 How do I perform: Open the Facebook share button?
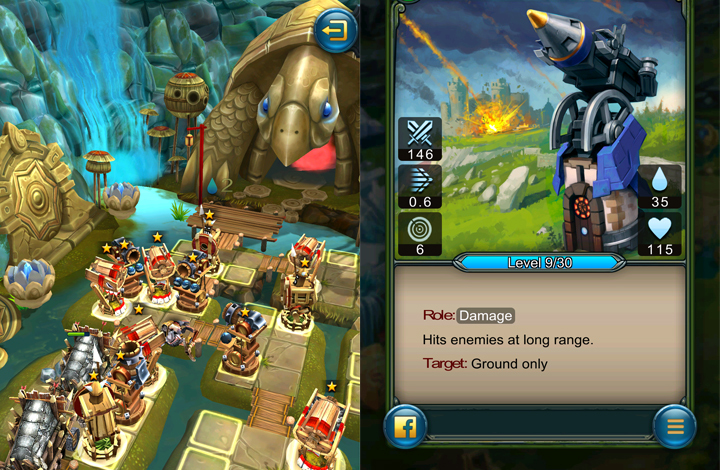(406, 427)
